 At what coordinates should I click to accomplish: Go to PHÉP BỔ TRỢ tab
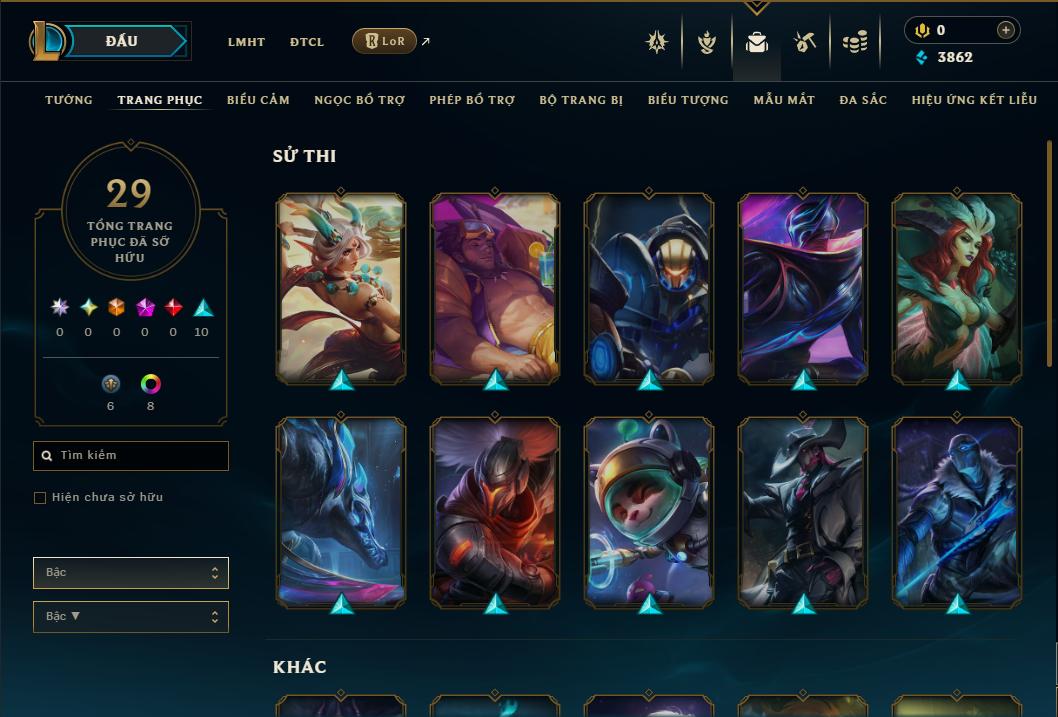(x=472, y=100)
